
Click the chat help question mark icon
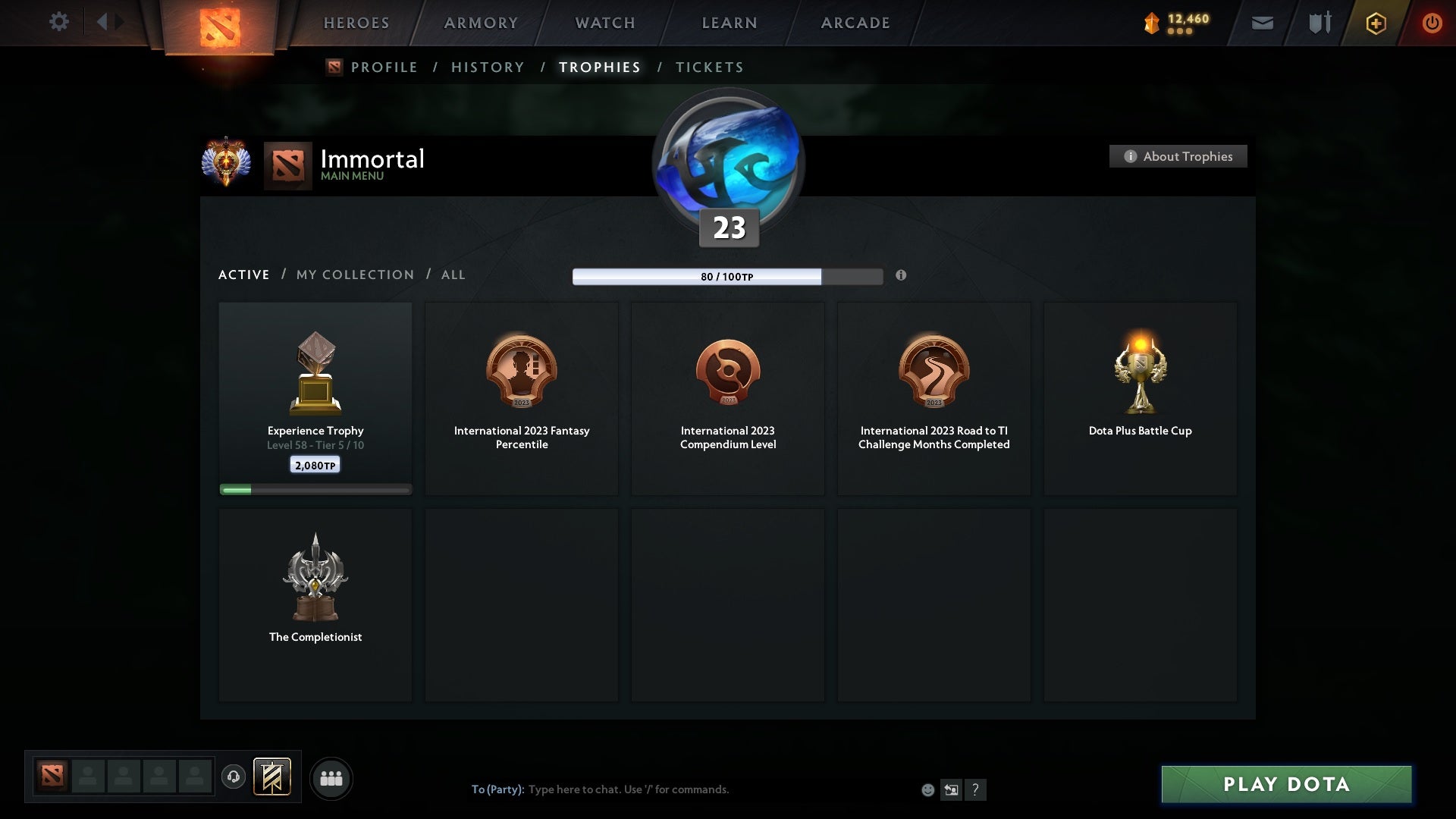pyautogui.click(x=976, y=789)
